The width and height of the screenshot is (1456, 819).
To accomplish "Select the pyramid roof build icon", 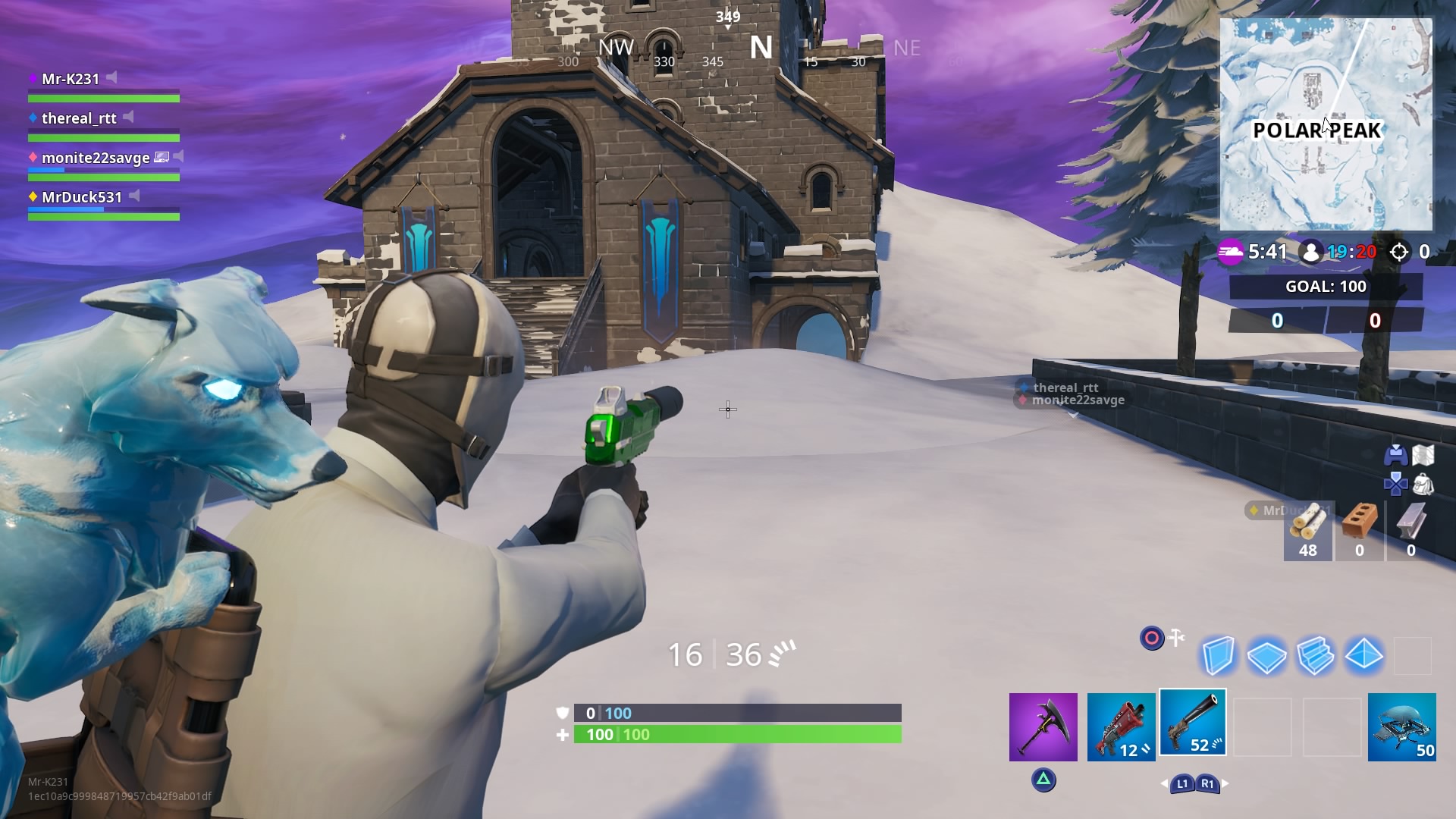I will coord(1366,654).
